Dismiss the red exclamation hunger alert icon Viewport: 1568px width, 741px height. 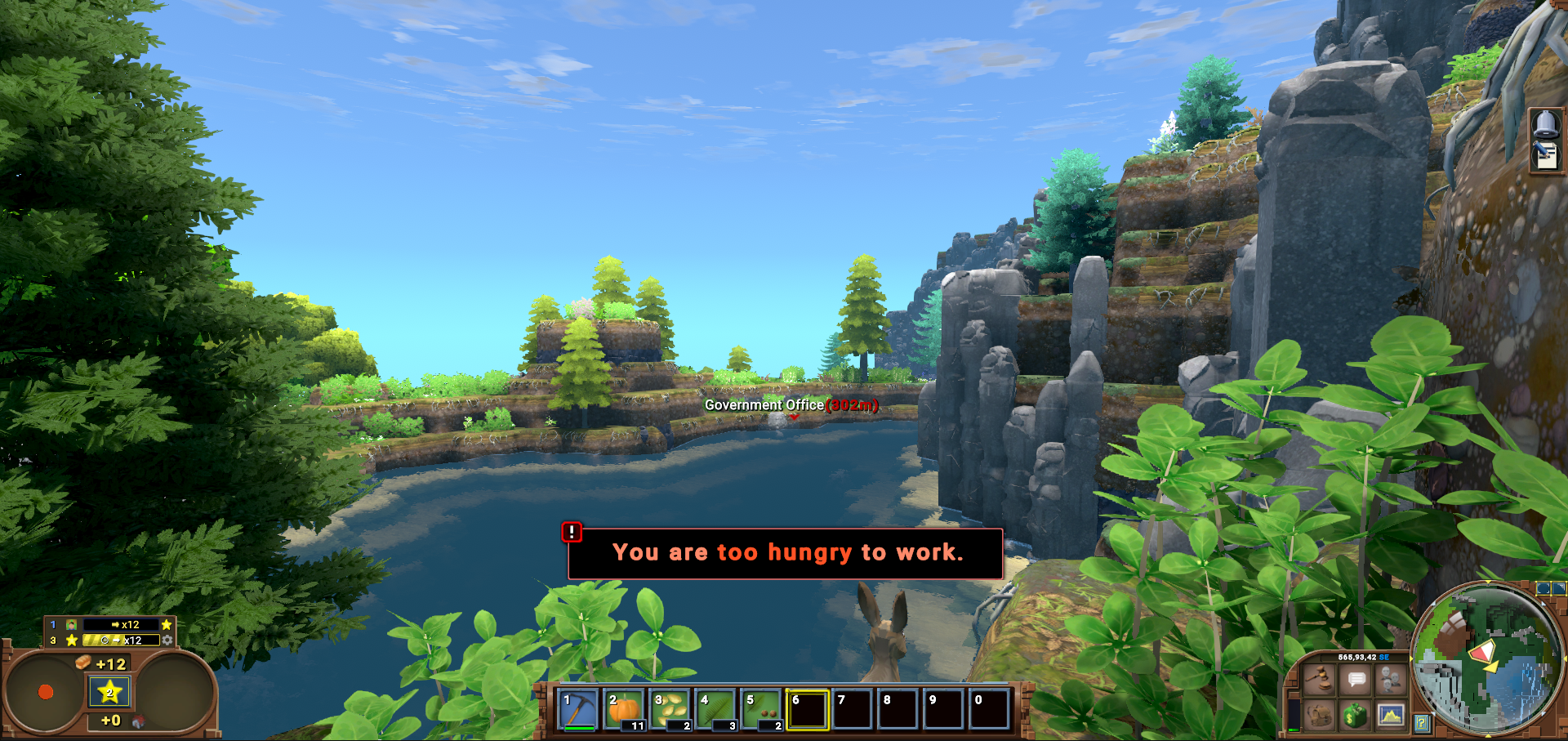point(572,532)
